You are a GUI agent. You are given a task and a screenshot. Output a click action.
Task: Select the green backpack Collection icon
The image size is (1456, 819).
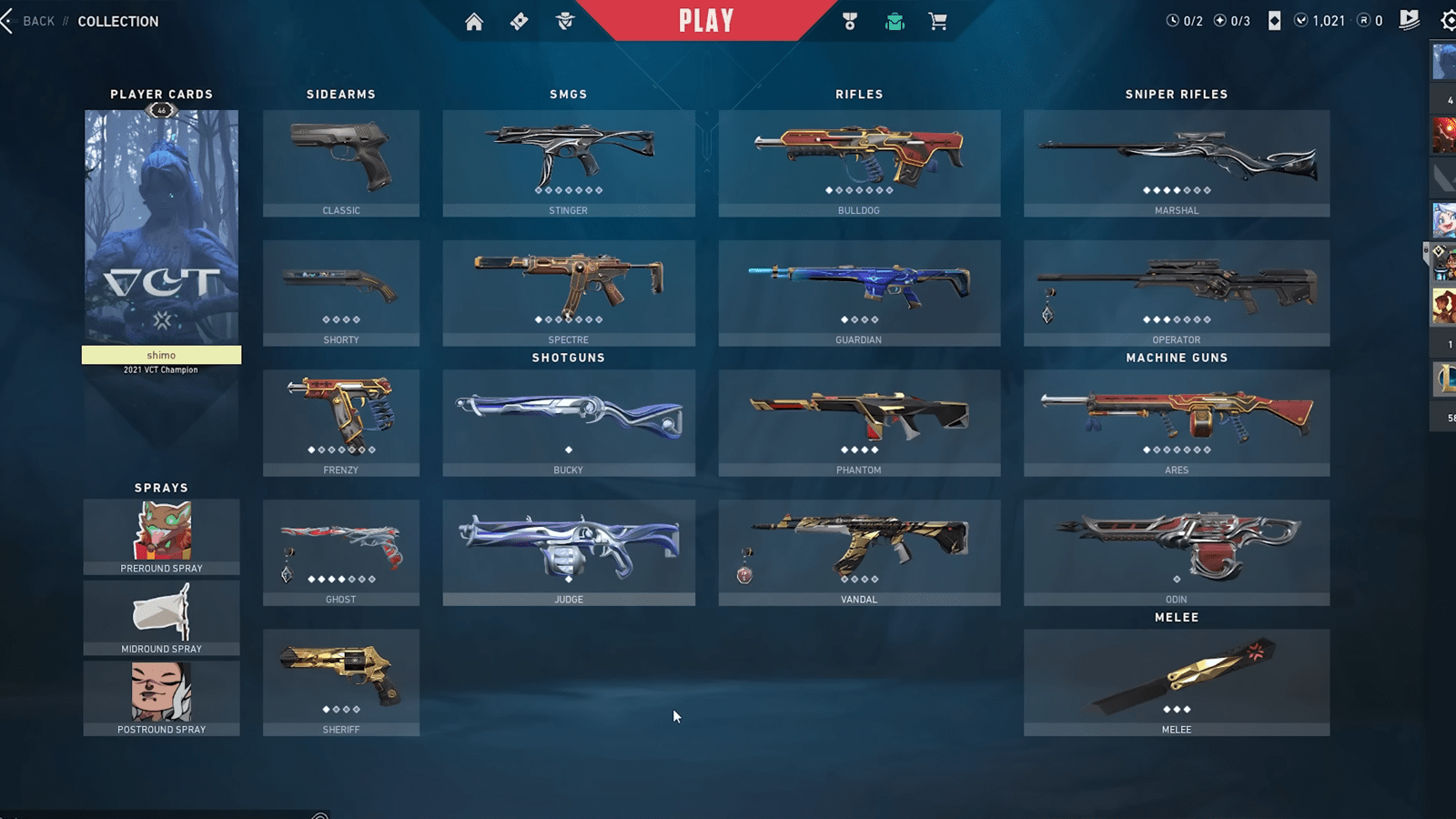[x=894, y=21]
